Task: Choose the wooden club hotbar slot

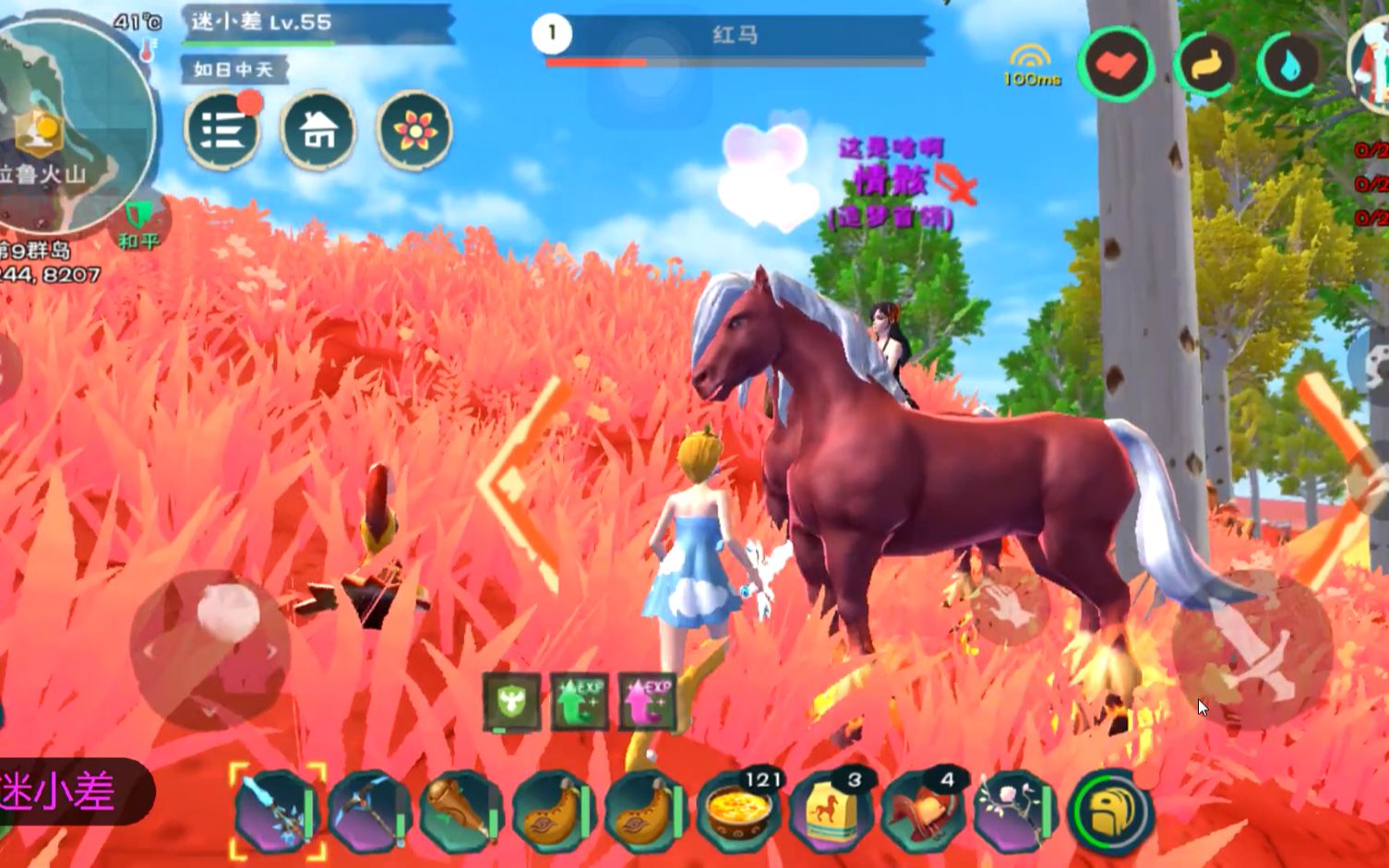Action: [461, 810]
